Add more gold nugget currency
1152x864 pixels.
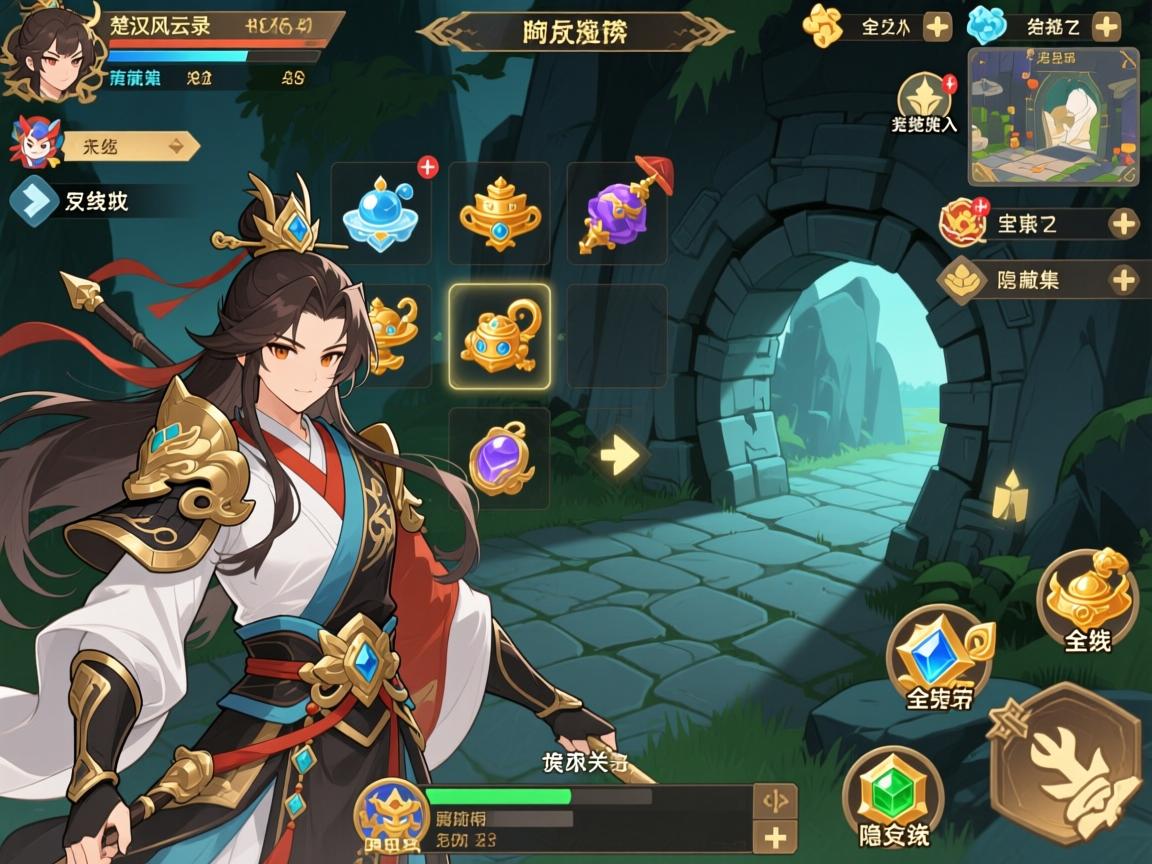click(x=937, y=27)
